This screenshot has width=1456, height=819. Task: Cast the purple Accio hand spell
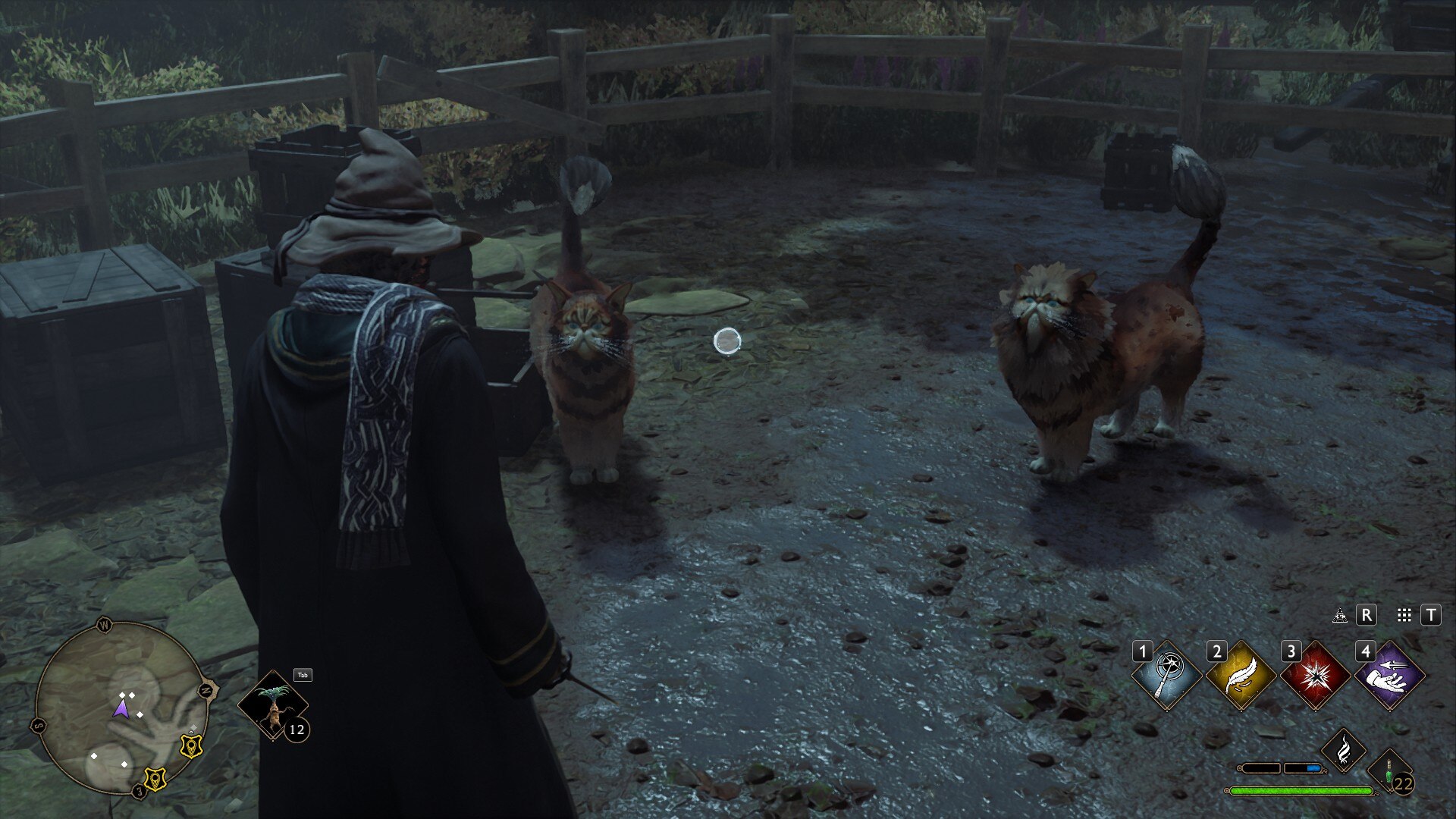point(1389,676)
